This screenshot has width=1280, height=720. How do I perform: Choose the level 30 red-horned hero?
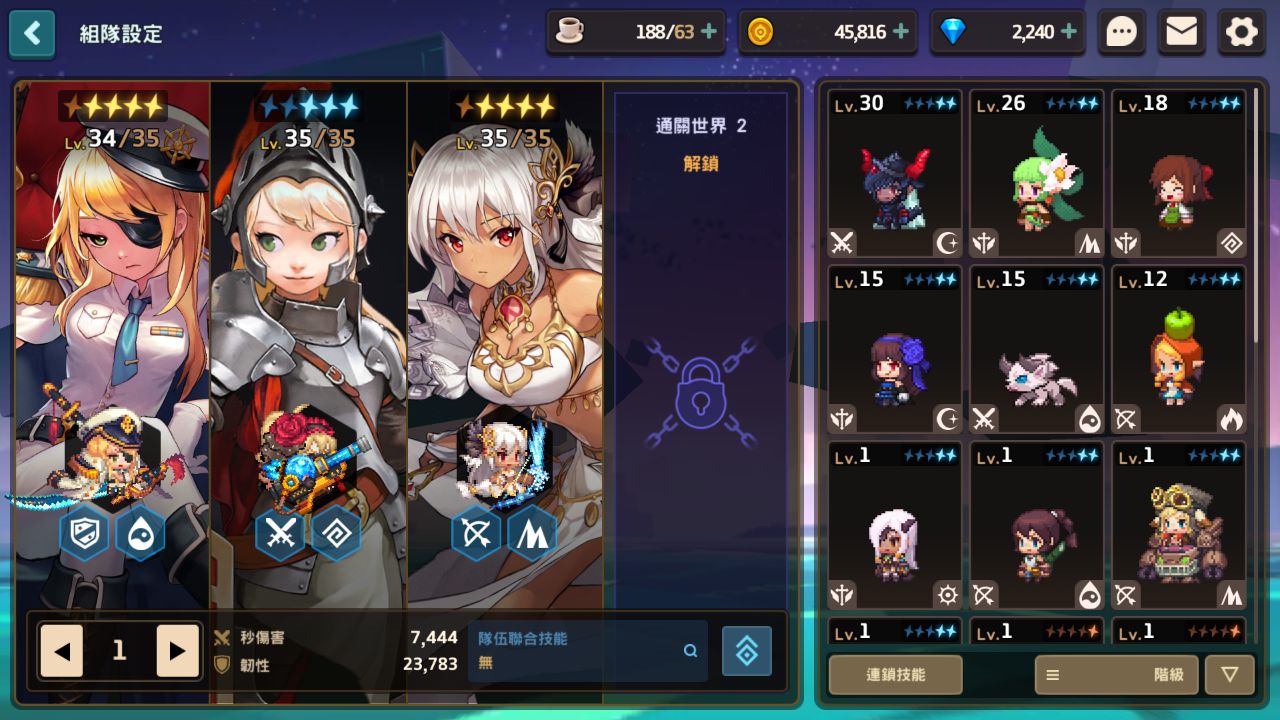(895, 175)
